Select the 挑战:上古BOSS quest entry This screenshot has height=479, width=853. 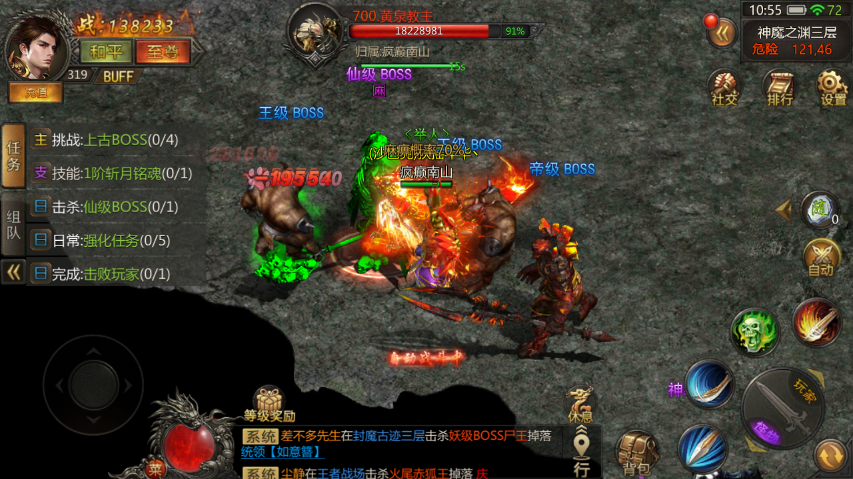(x=105, y=140)
